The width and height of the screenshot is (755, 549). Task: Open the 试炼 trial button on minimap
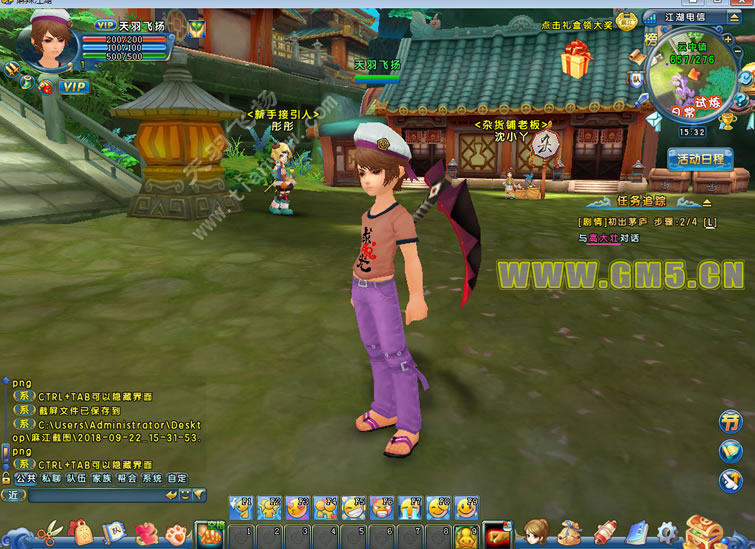coord(707,102)
